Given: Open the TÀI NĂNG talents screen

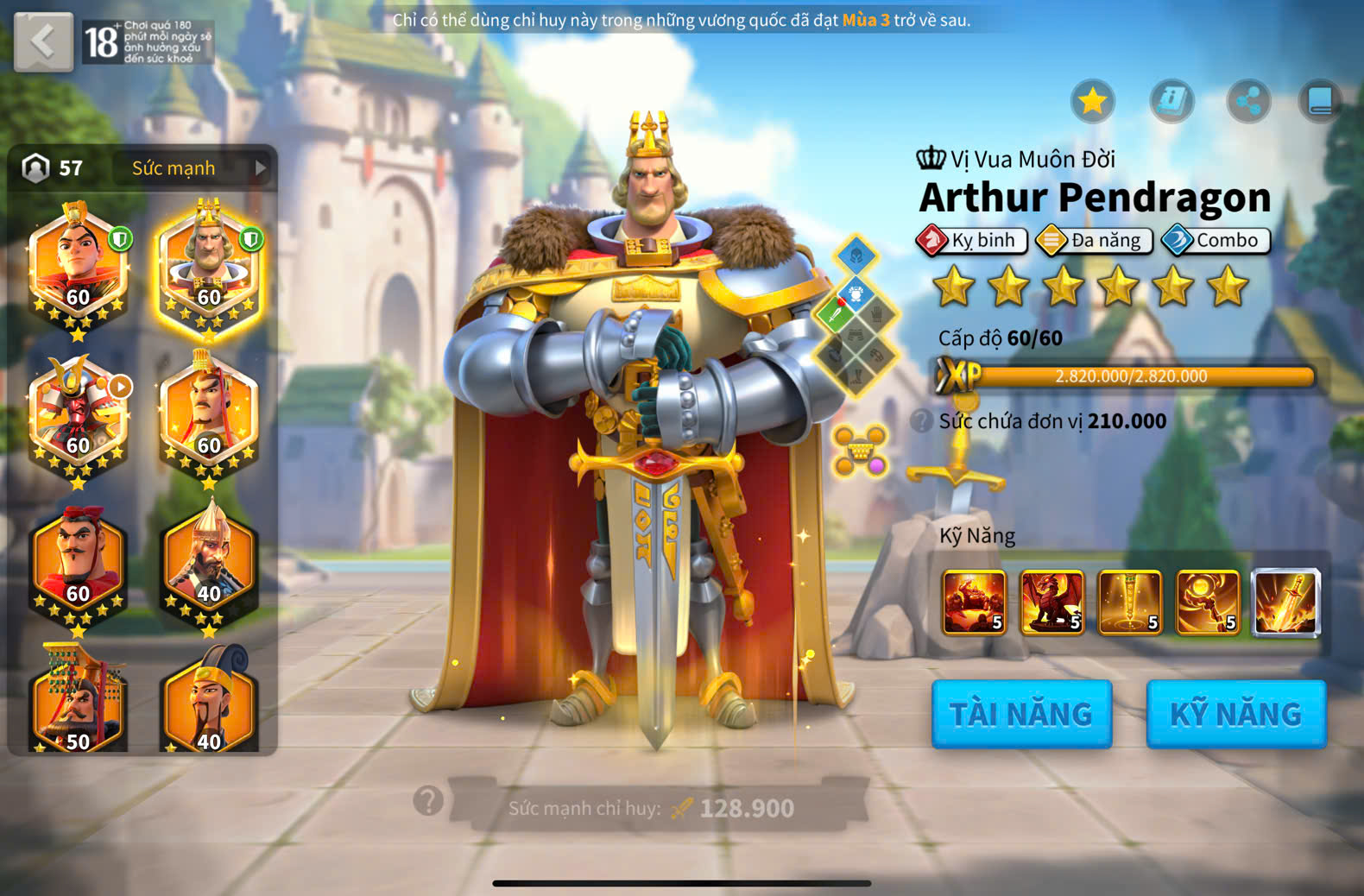Looking at the screenshot, I should pos(1021,714).
